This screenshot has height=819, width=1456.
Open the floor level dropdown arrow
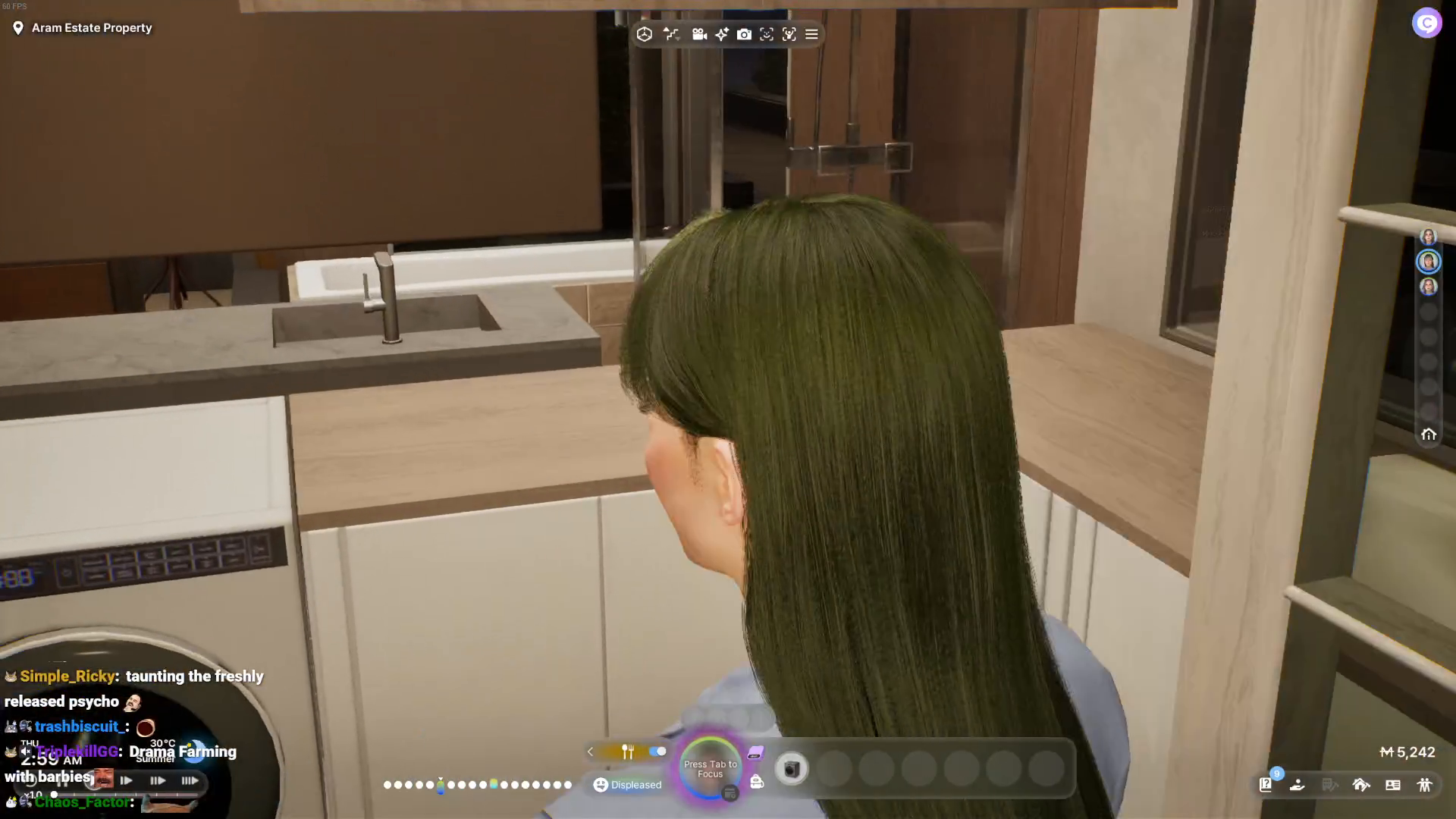click(679, 40)
